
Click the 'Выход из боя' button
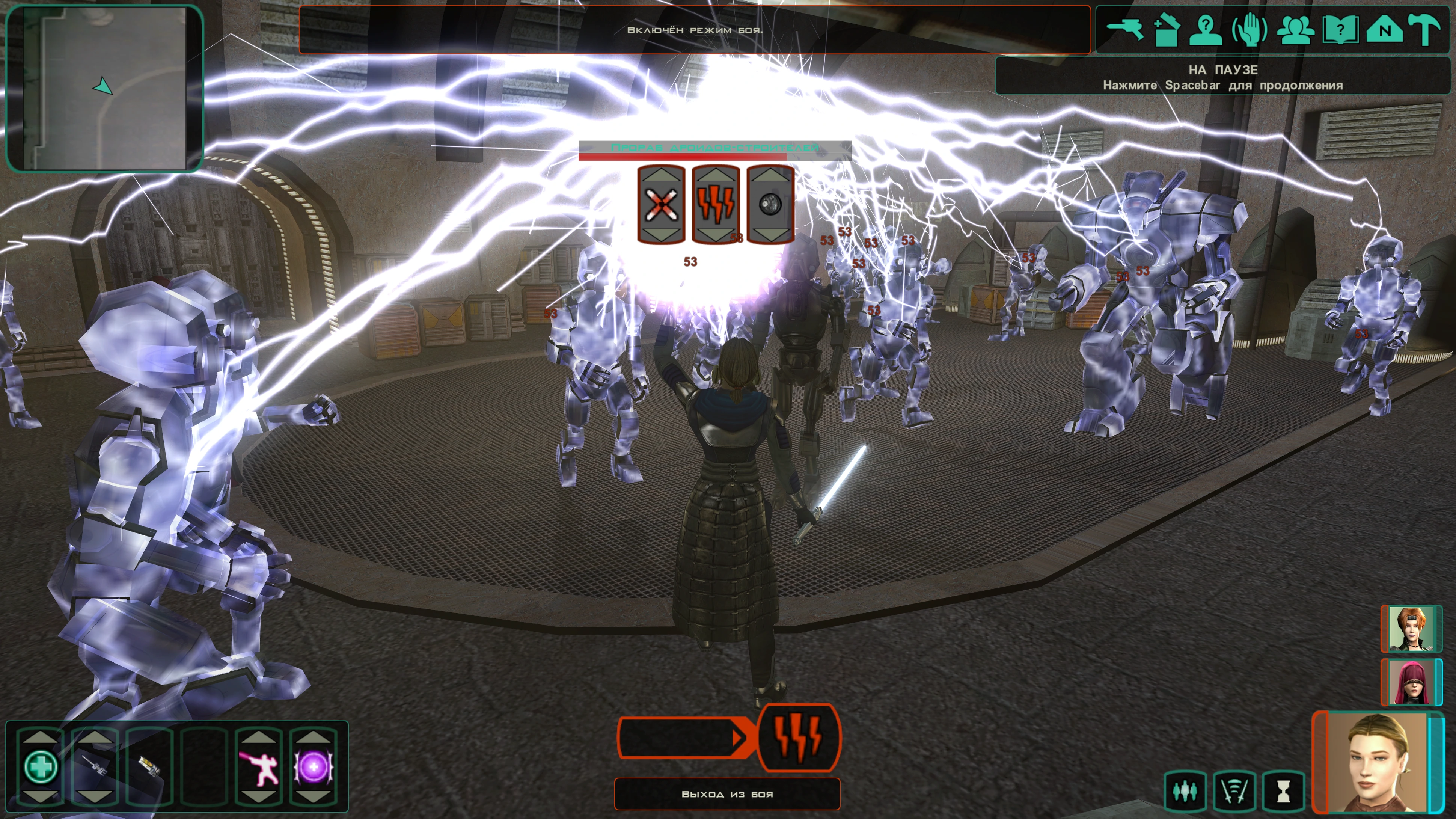click(727, 794)
